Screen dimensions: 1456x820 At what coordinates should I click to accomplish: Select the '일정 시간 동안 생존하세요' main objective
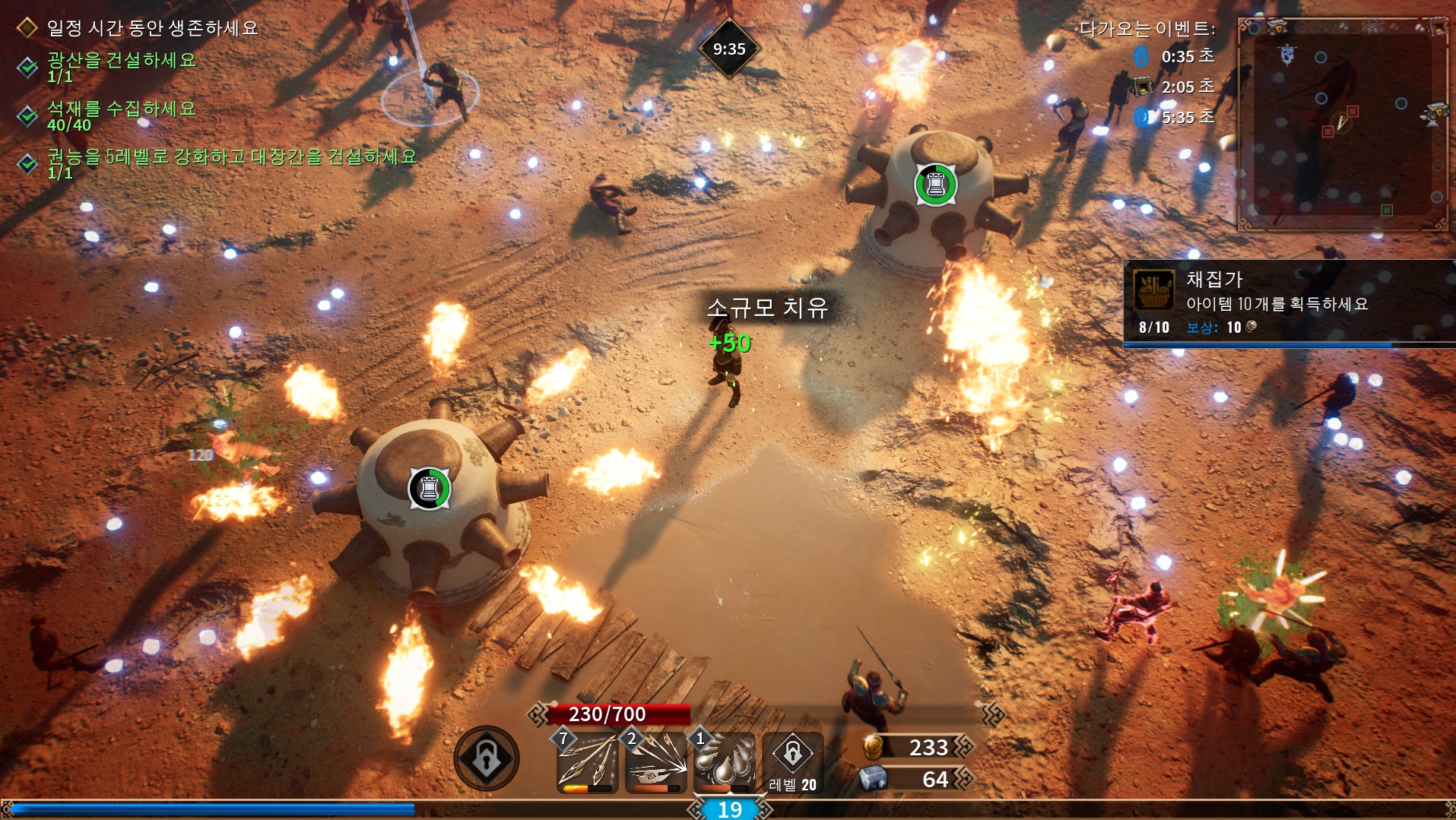(152, 28)
